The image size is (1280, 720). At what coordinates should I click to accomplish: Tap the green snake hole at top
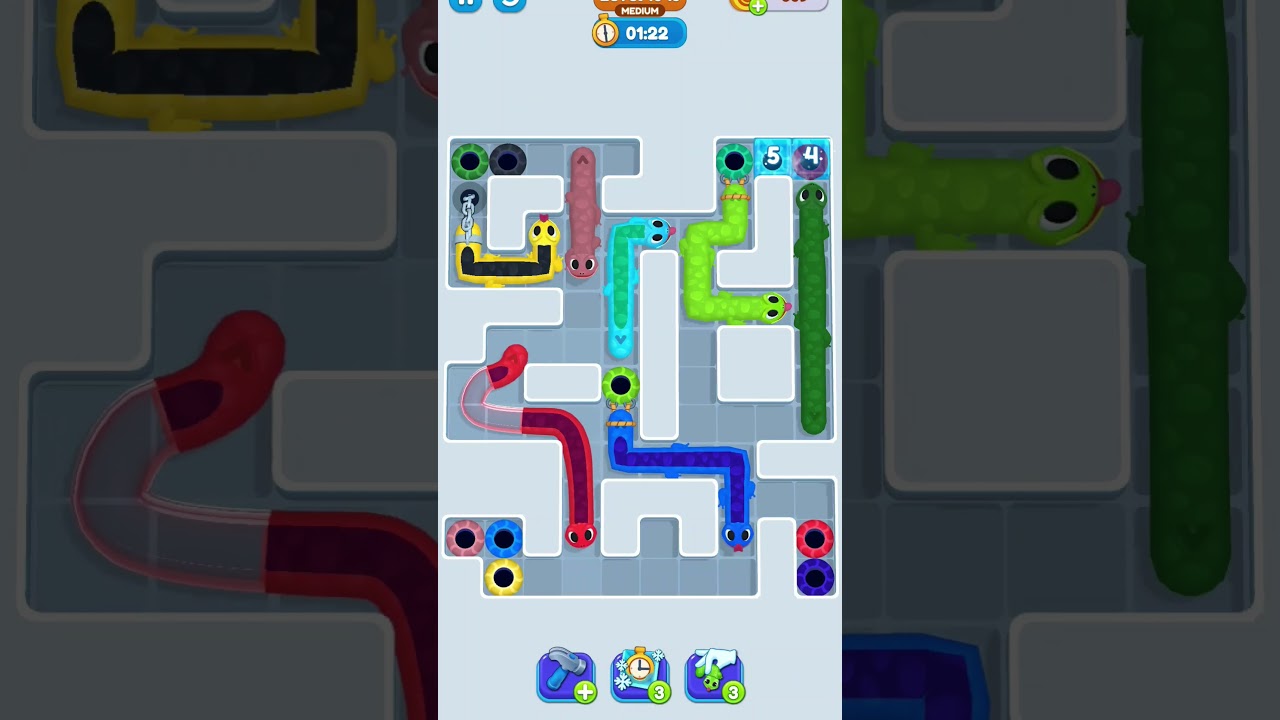point(735,160)
